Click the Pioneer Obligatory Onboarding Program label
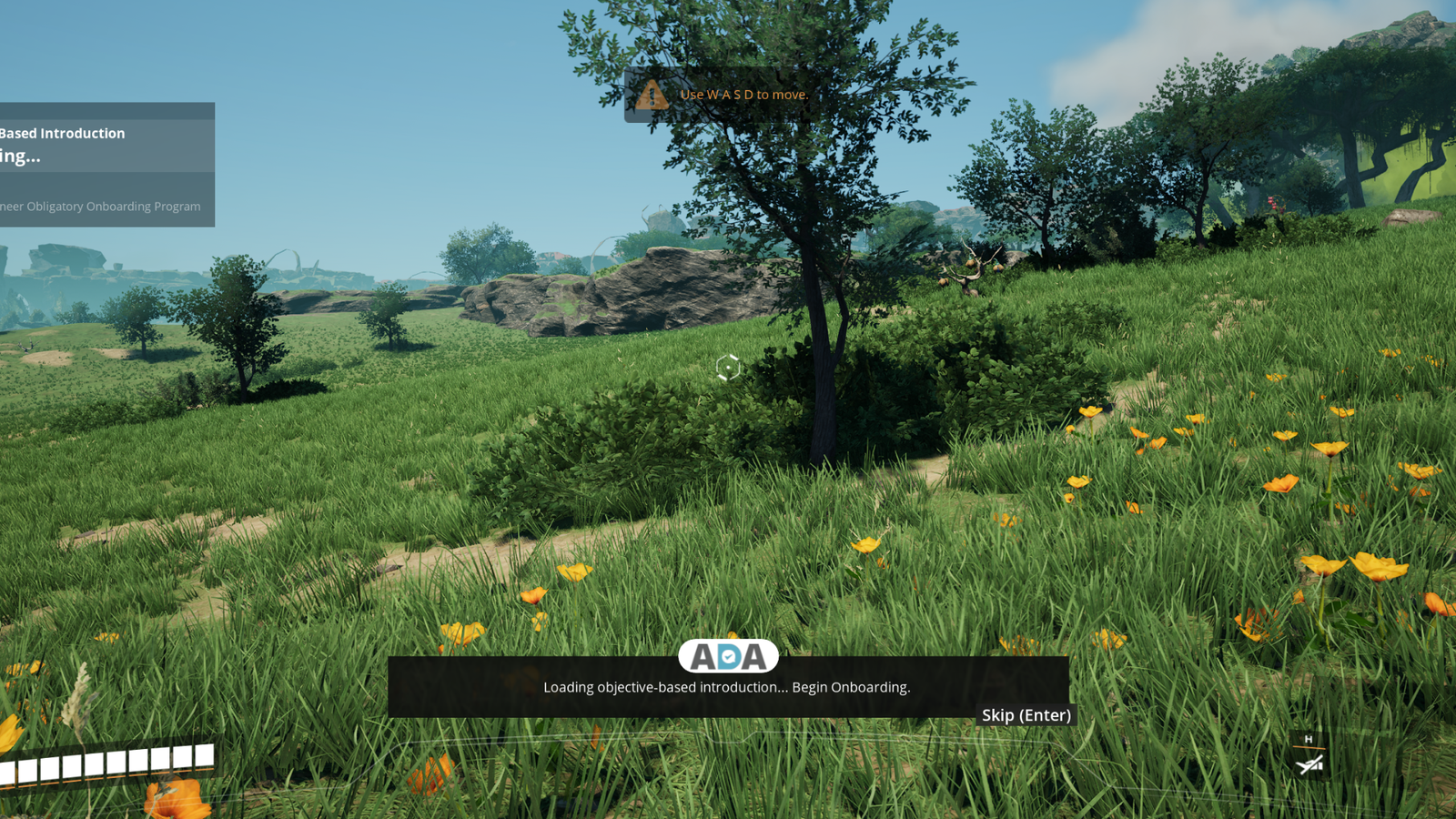The height and width of the screenshot is (819, 1456). [x=100, y=207]
